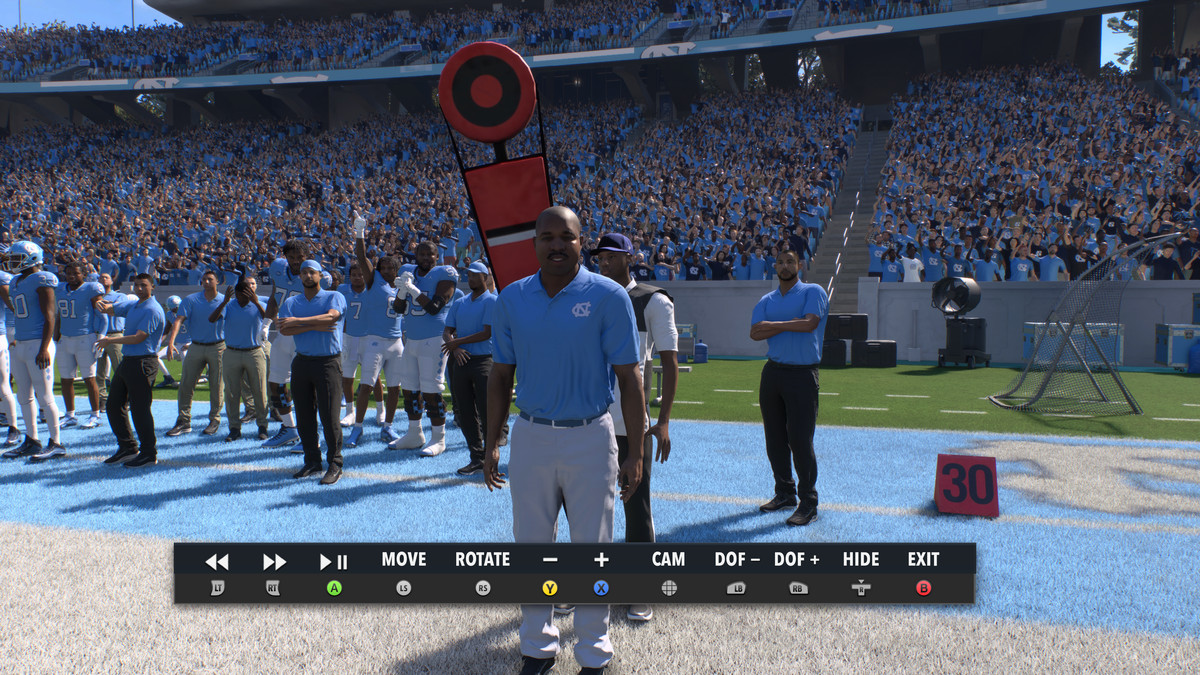The height and width of the screenshot is (675, 1200).
Task: Switch camera with the CAM option
Action: click(x=668, y=560)
